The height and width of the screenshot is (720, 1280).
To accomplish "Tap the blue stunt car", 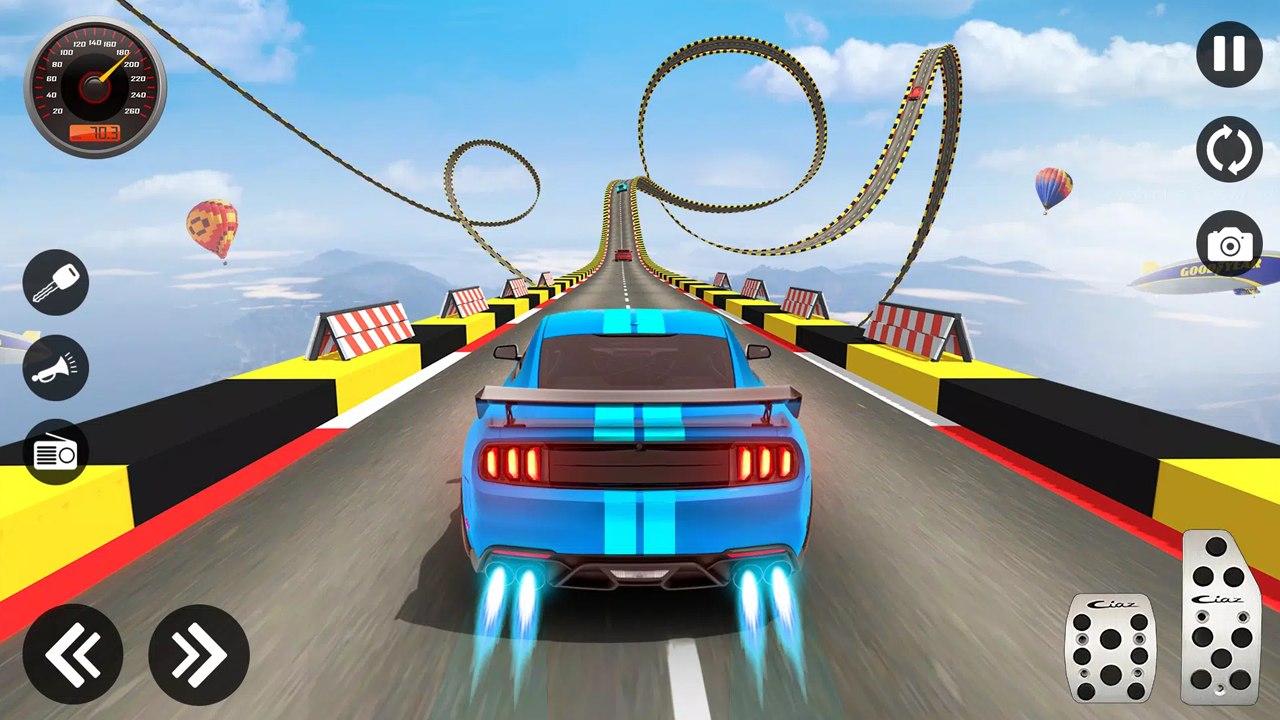I will (x=630, y=460).
